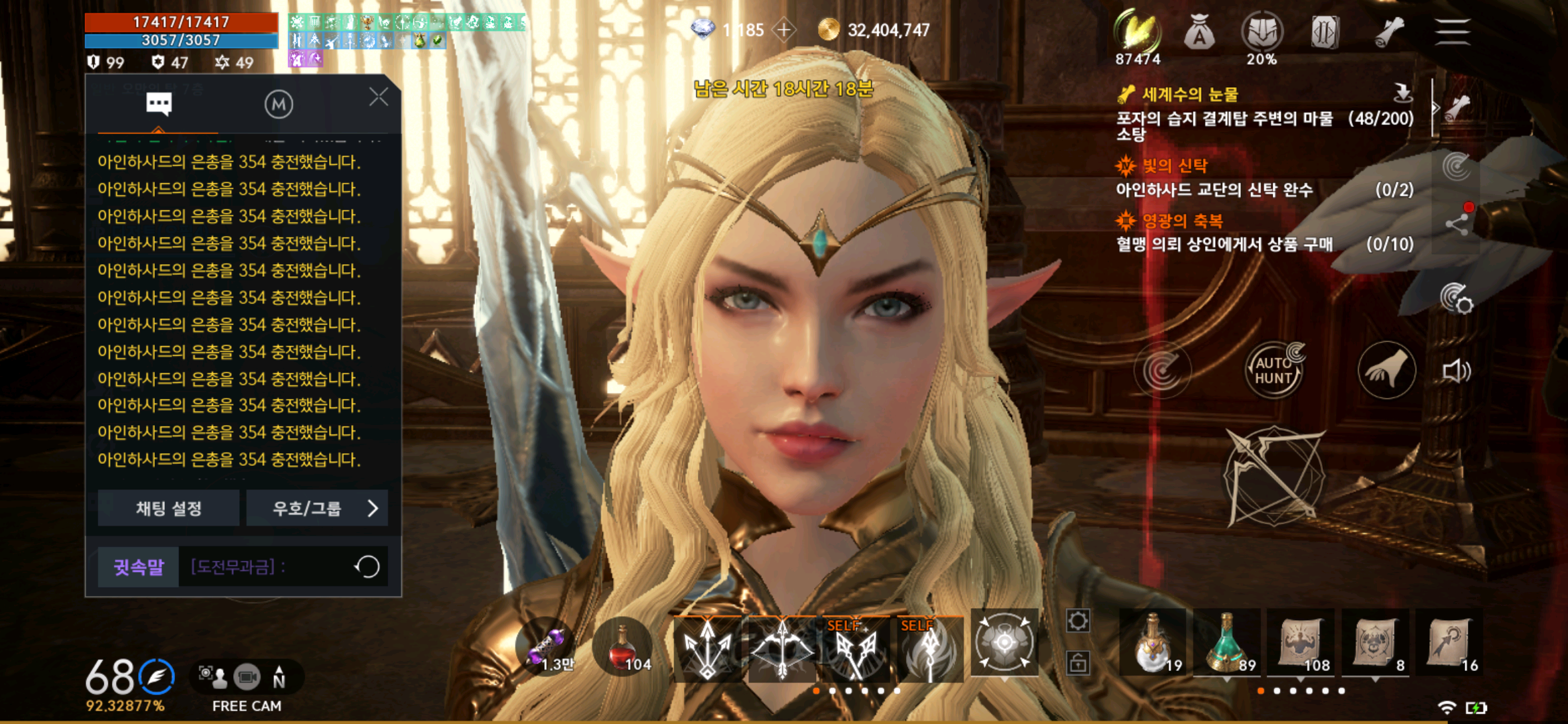
Task: Open the 우호/그룹 channel selector
Action: coord(318,508)
